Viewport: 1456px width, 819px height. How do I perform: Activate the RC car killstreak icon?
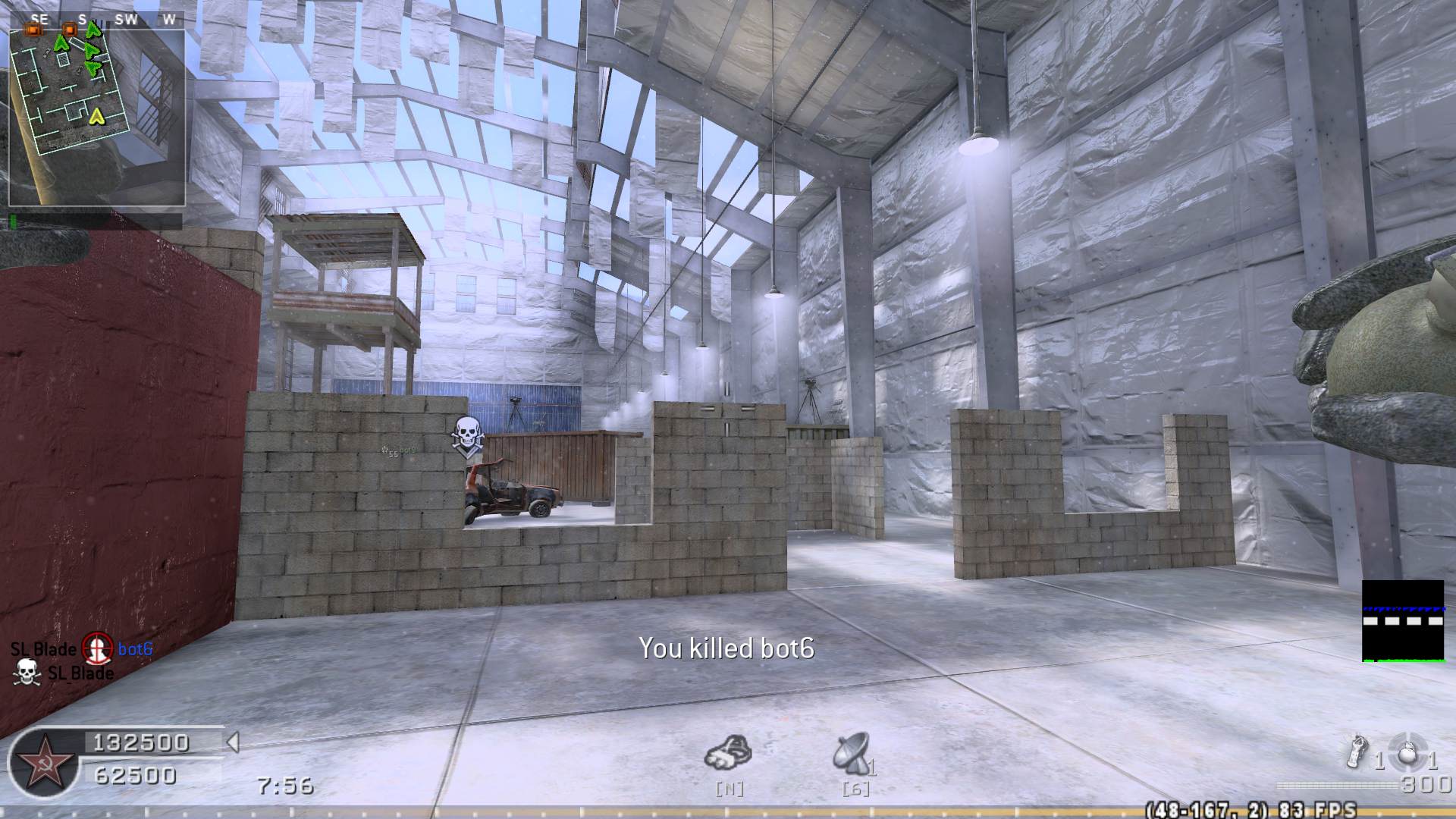pyautogui.click(x=728, y=753)
